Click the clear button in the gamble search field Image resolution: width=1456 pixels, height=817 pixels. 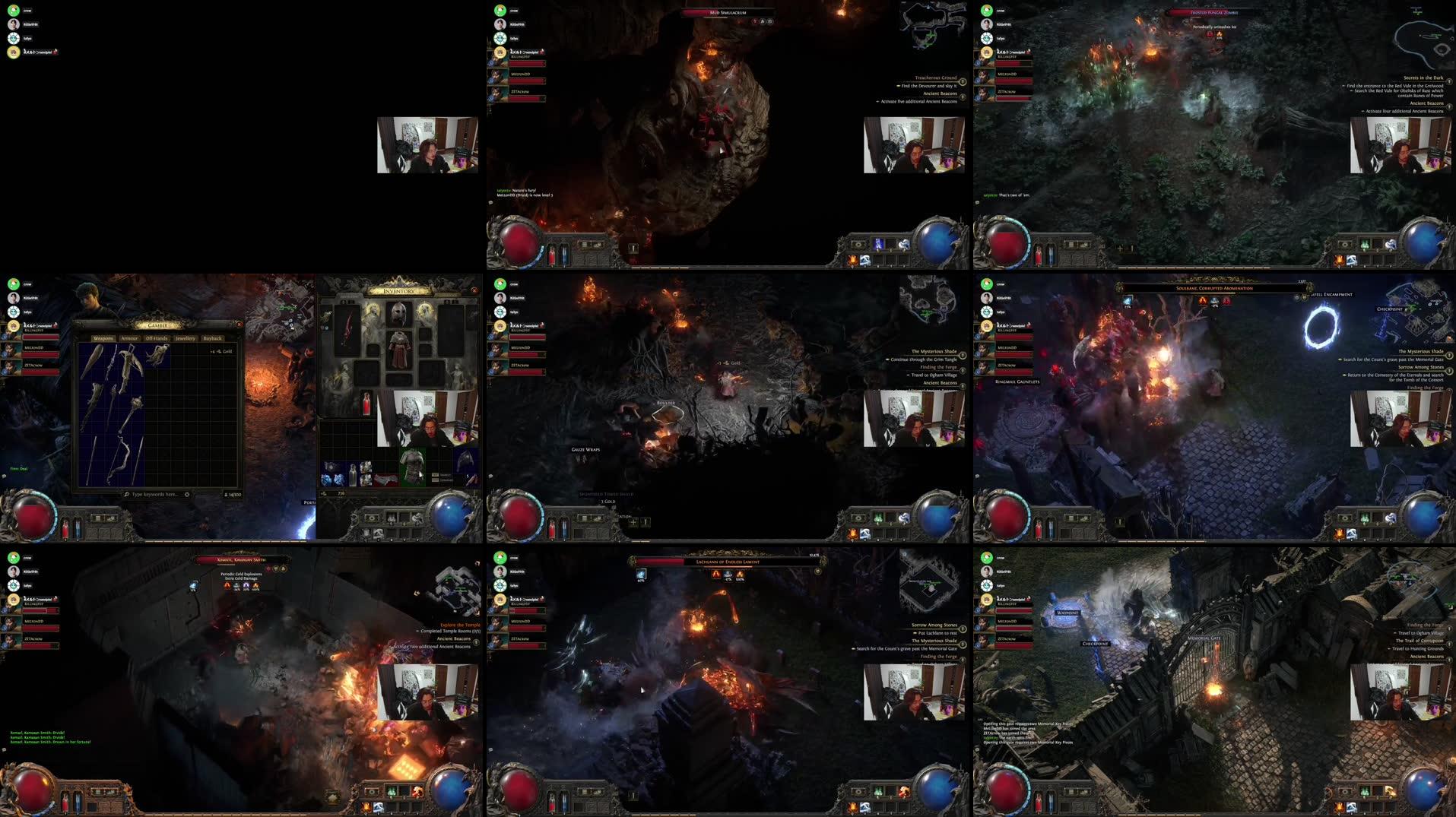point(187,494)
